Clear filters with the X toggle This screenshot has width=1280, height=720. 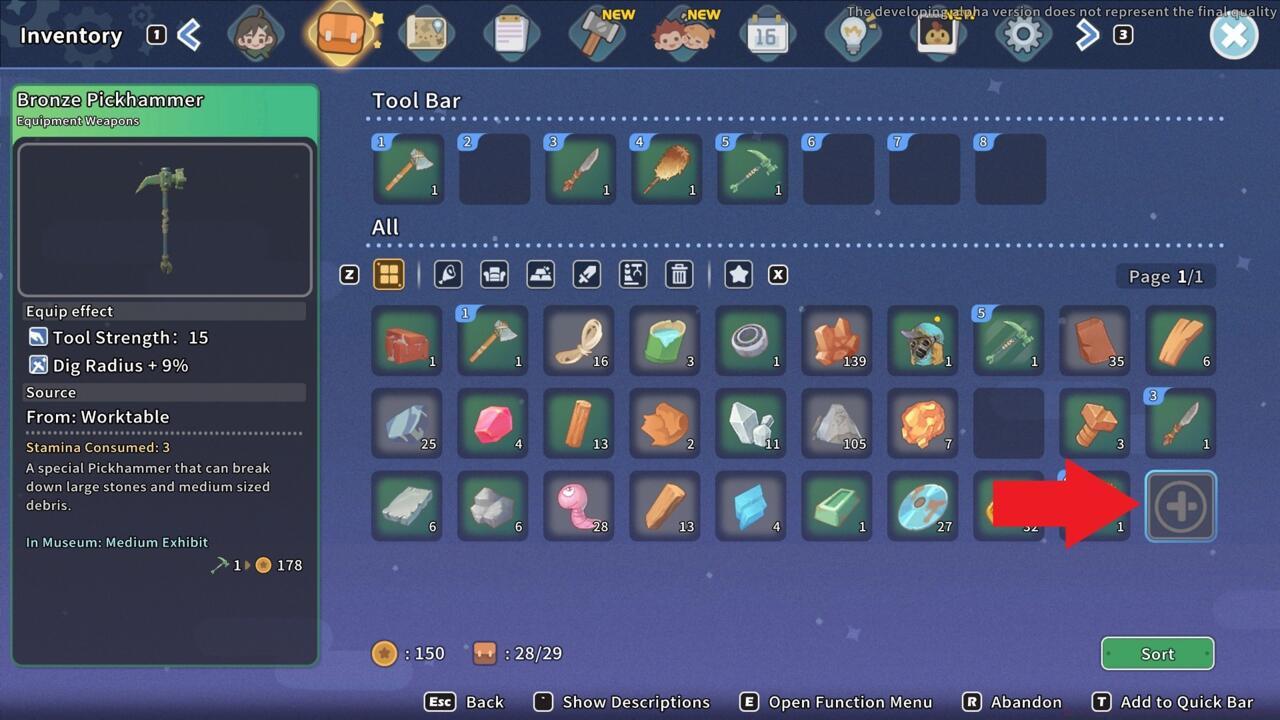pos(778,274)
